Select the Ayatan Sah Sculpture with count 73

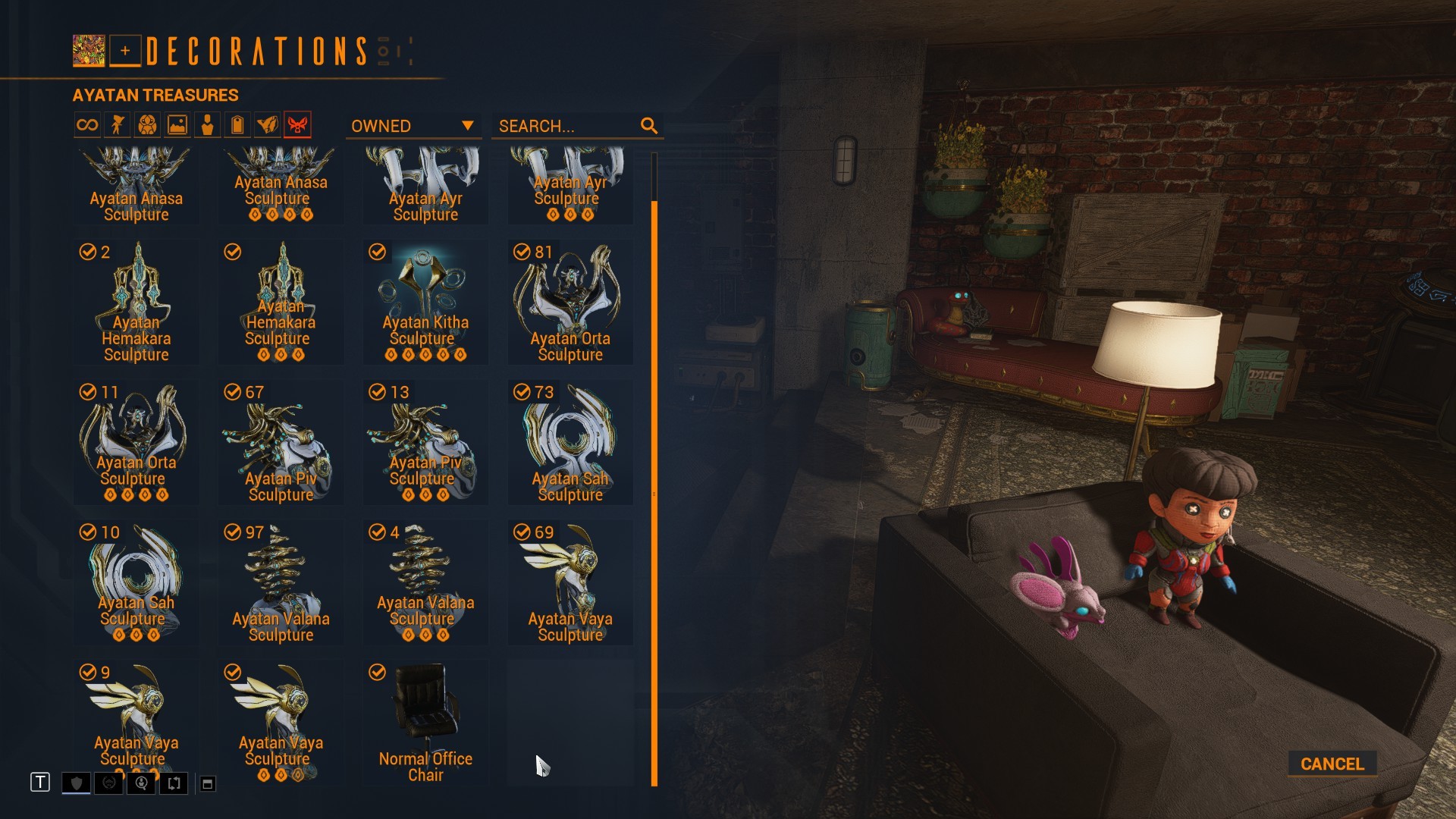click(570, 442)
